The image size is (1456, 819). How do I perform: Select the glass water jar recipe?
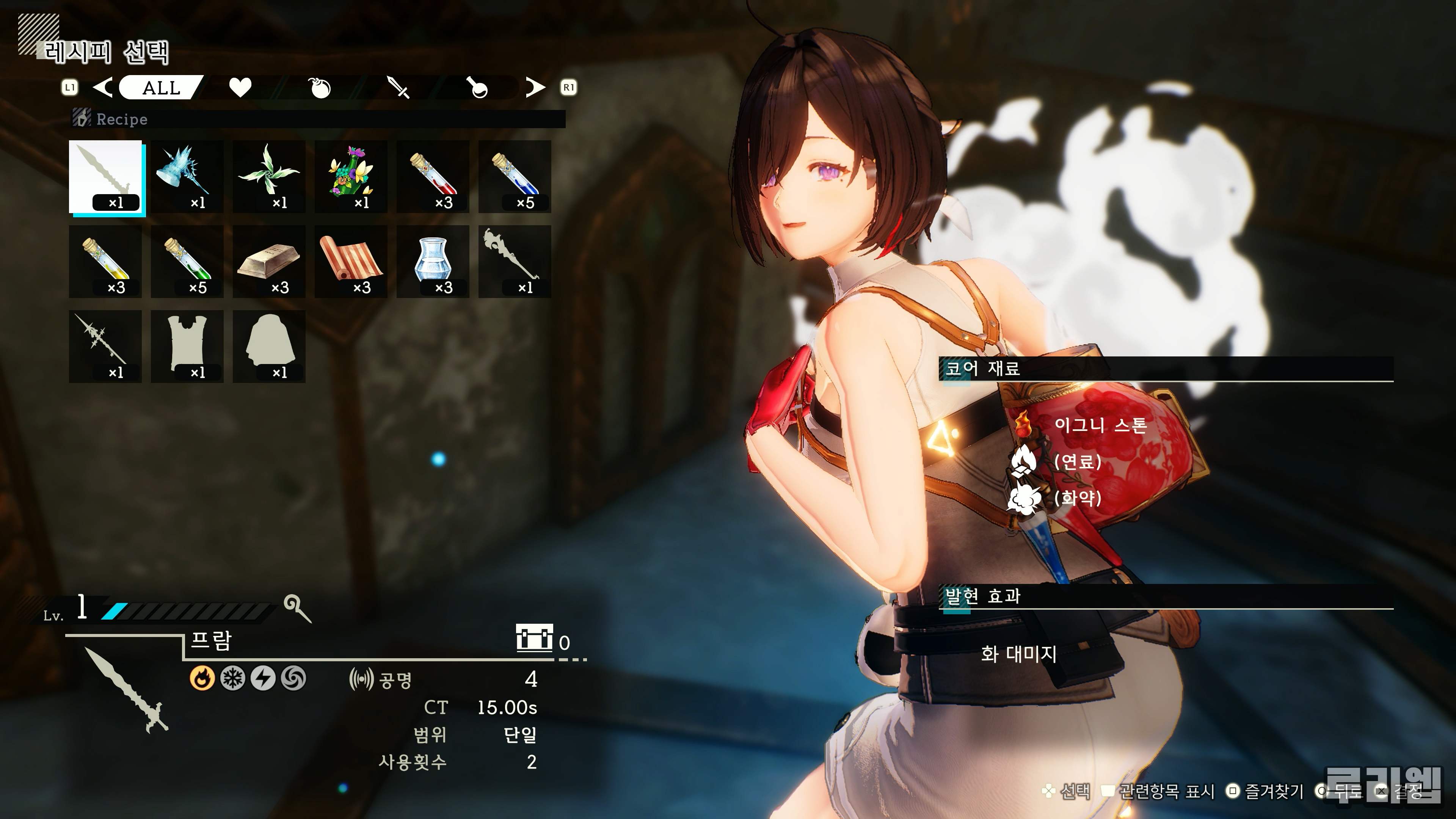pyautogui.click(x=433, y=261)
